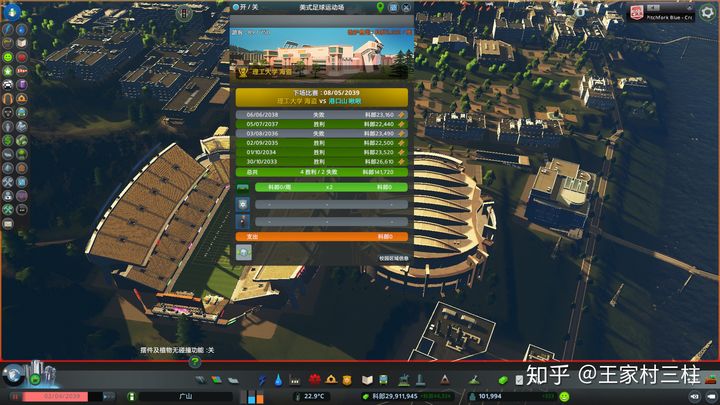
Task: Select the 30/10/2033 victory match row
Action: [x=322, y=160]
